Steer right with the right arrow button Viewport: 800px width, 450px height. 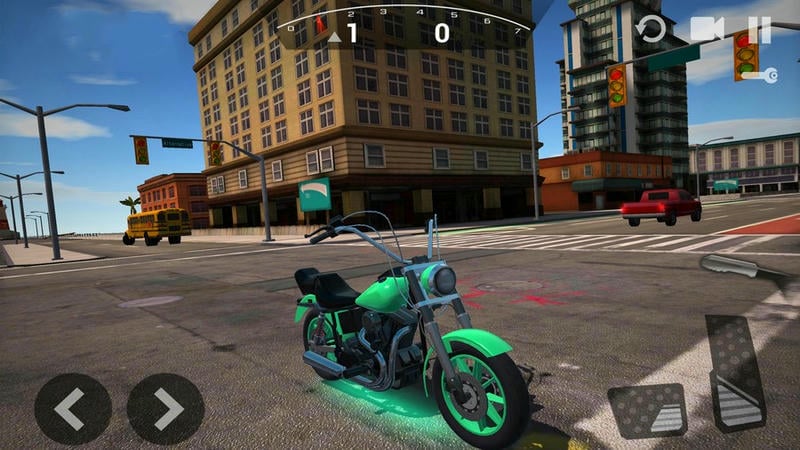[165, 408]
